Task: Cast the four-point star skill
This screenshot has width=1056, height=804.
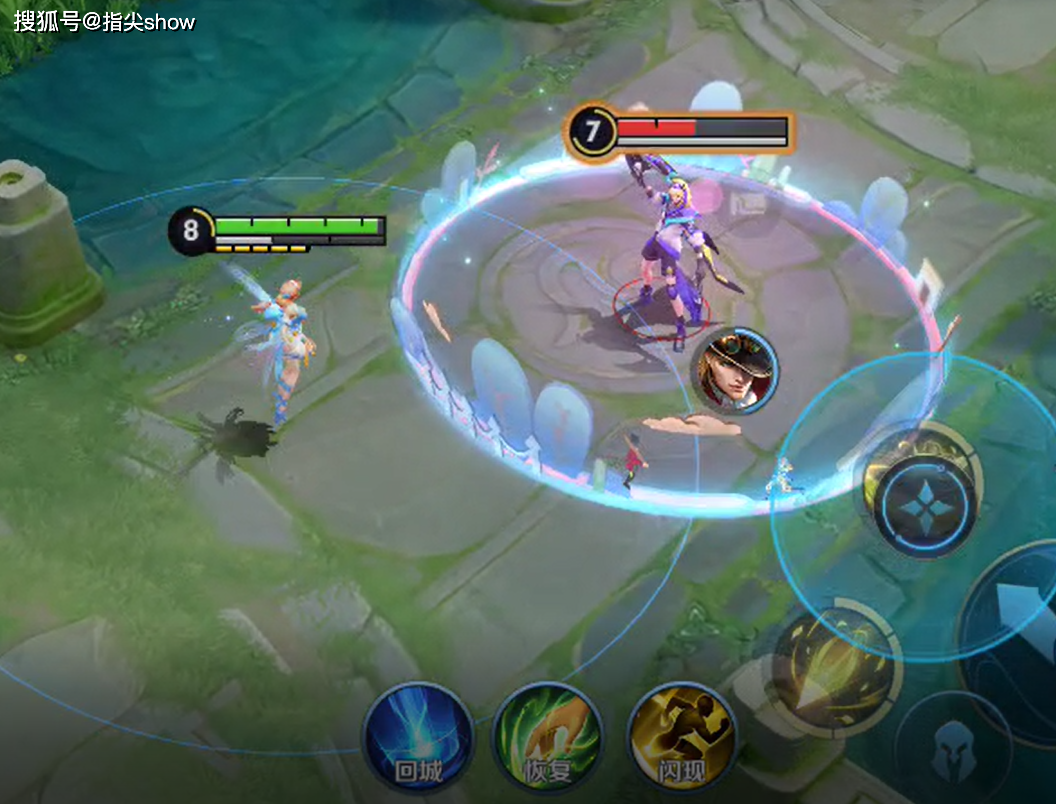Action: click(925, 506)
